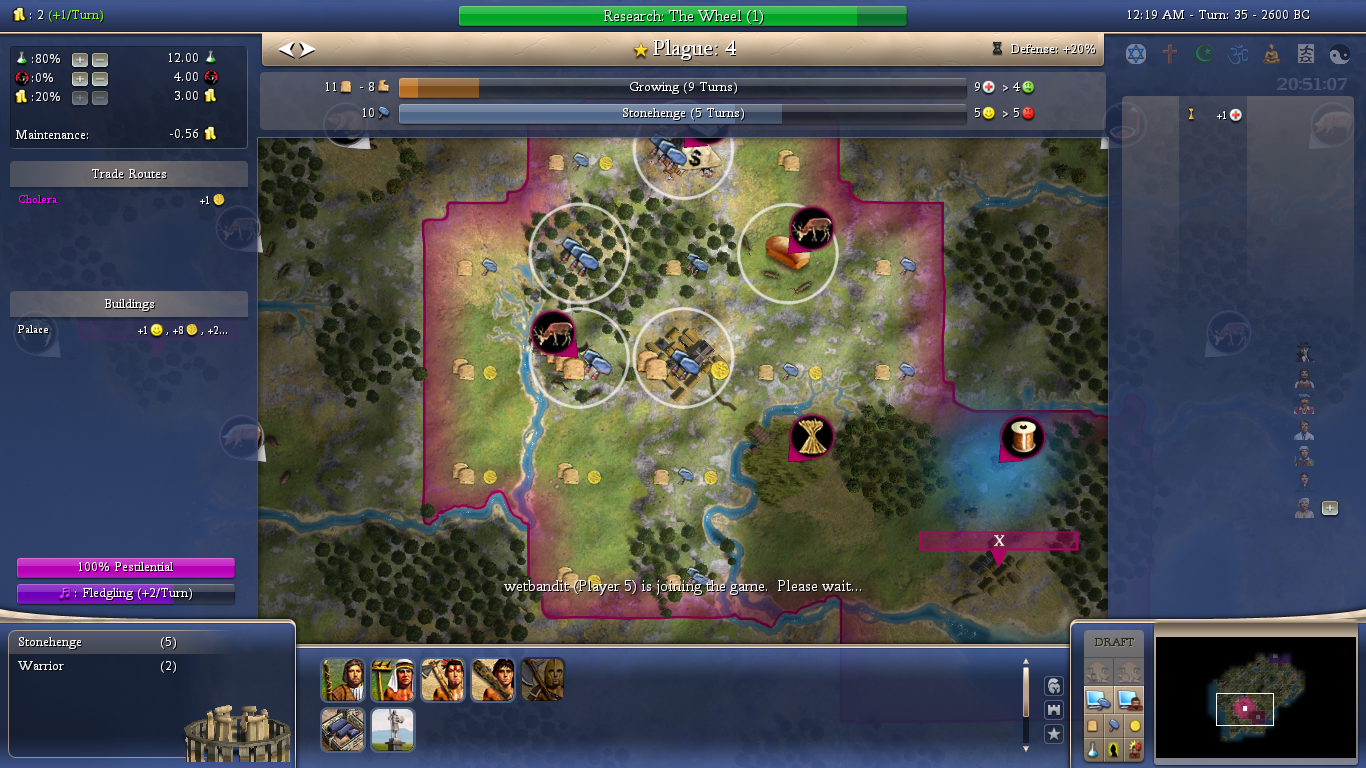This screenshot has height=768, width=1366.
Task: Queue the statue wonder icon
Action: click(392, 730)
